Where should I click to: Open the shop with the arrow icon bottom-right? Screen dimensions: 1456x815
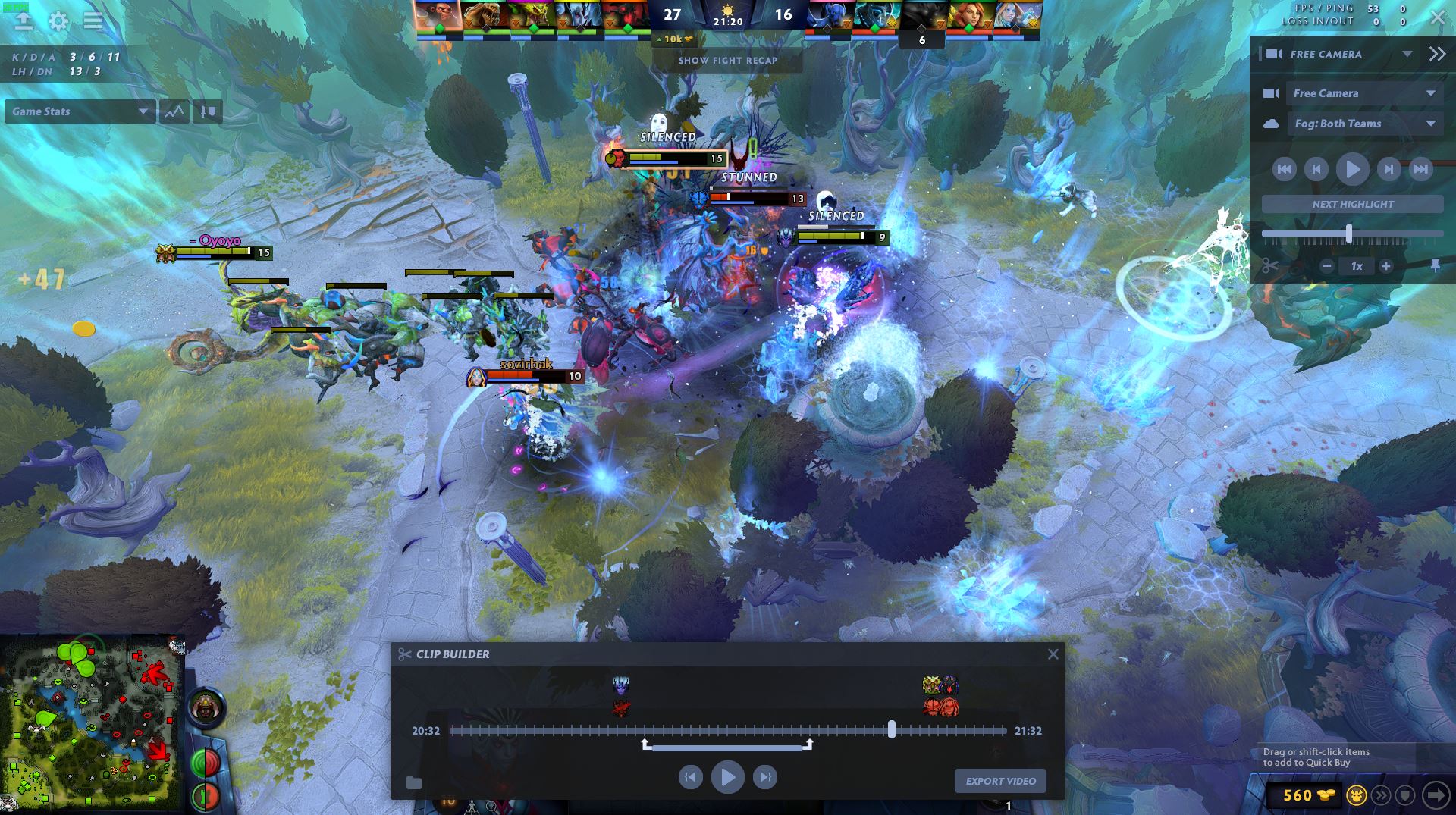pyautogui.click(x=1436, y=795)
